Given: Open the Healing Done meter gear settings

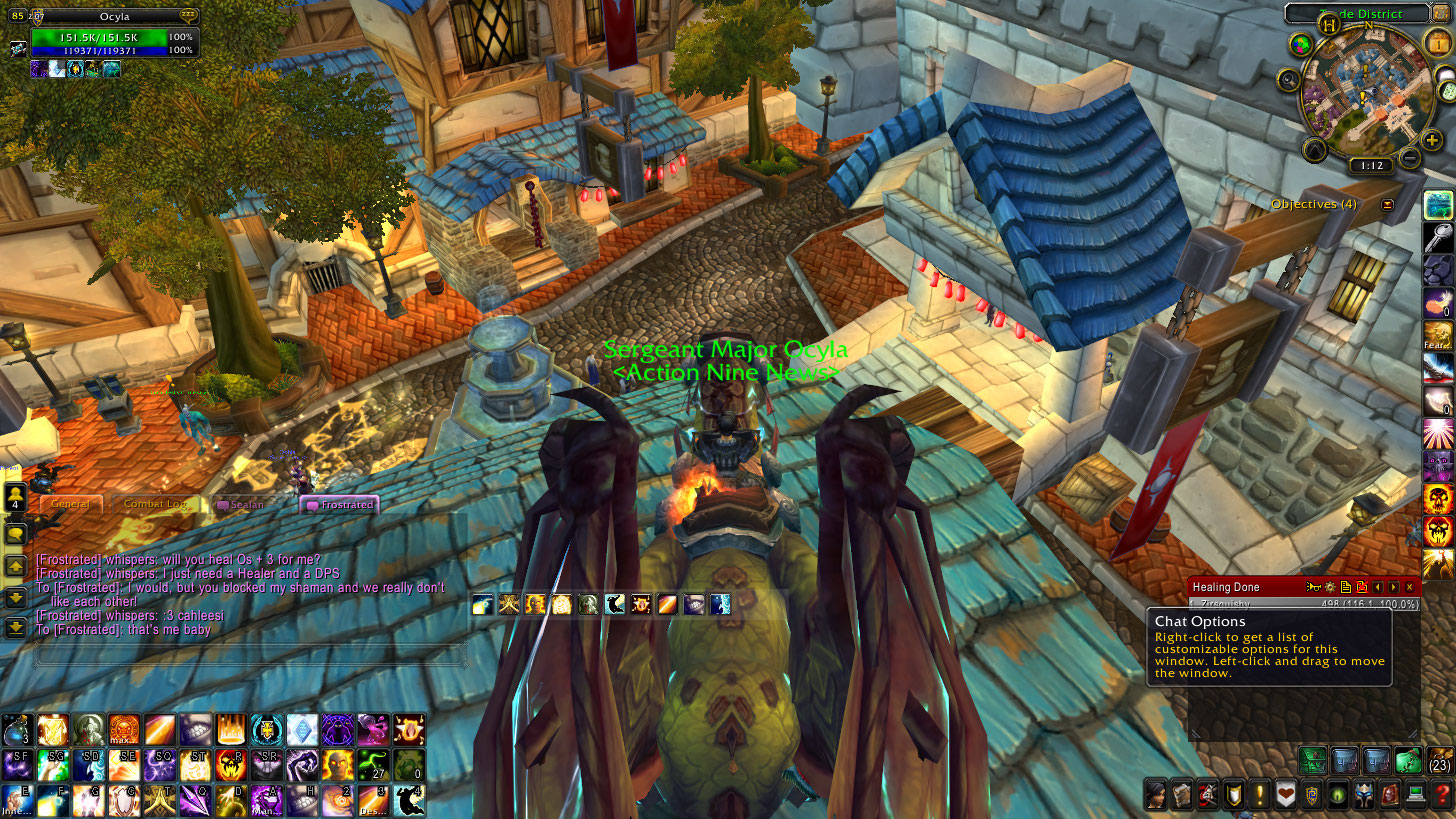Looking at the screenshot, I should pyautogui.click(x=1329, y=587).
